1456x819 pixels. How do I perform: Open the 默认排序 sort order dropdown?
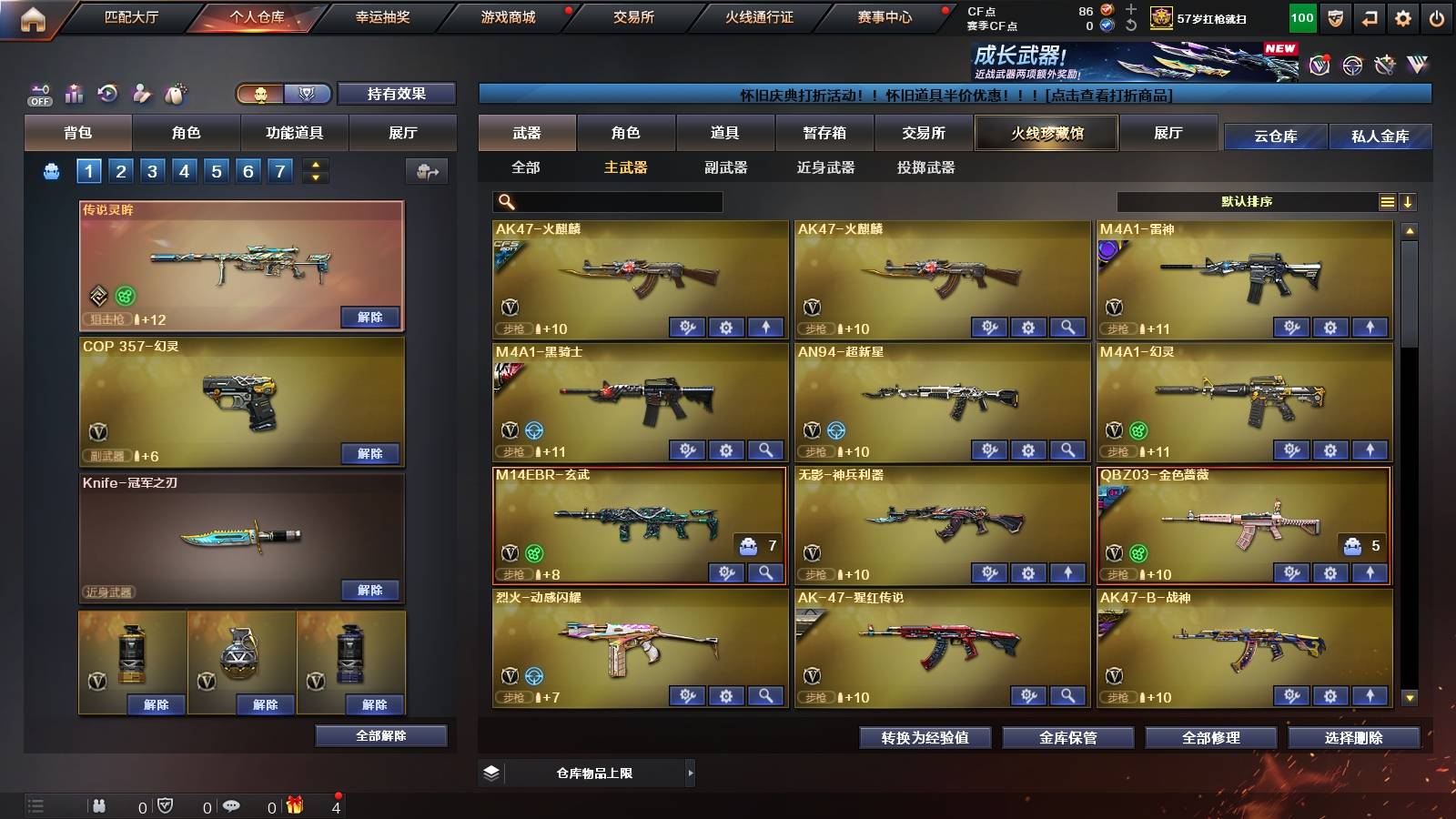[x=1247, y=201]
